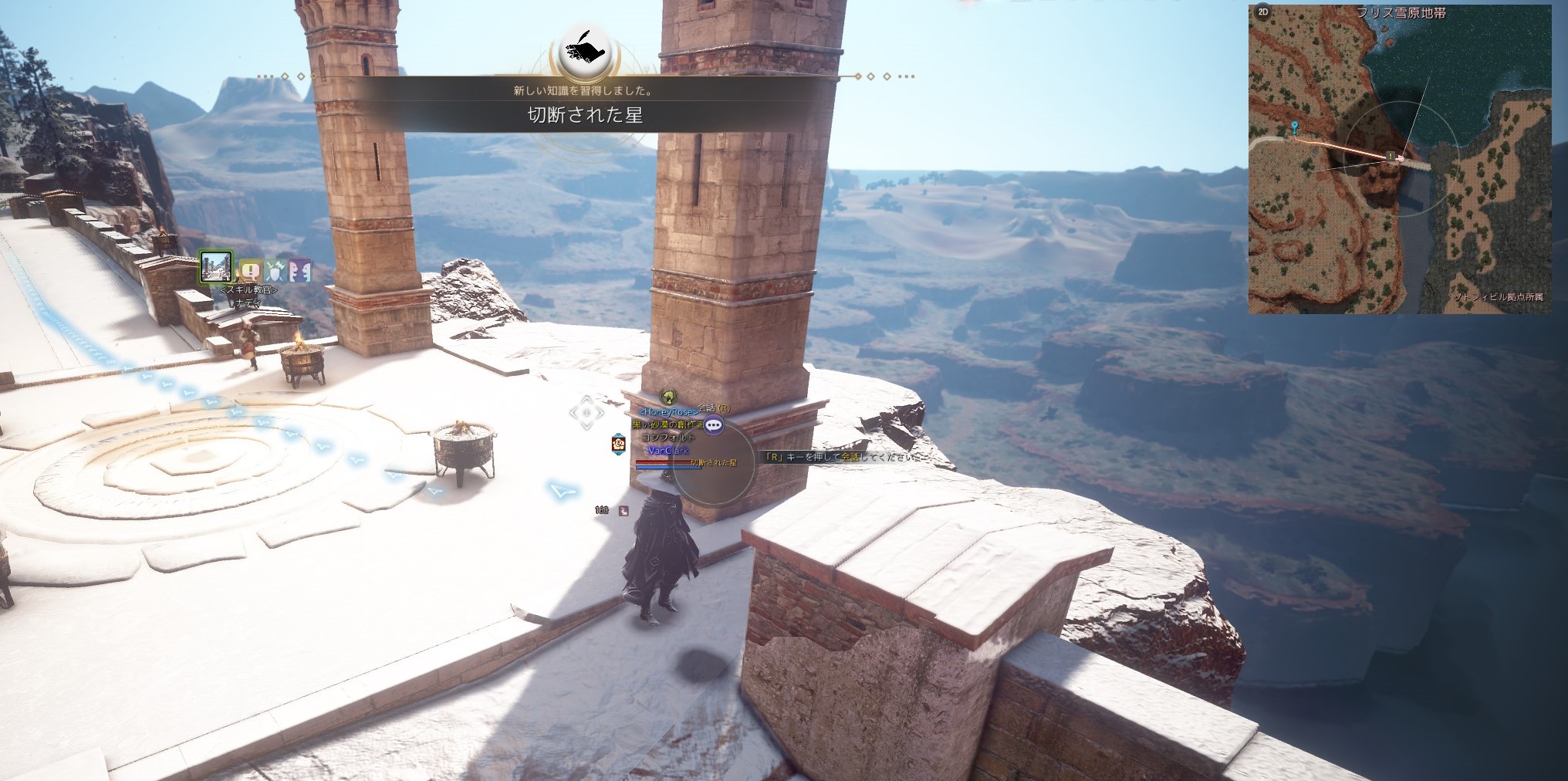1568x781 pixels.
Task: Select the yellow exclamation quest marker on minimap
Action: [1391, 156]
